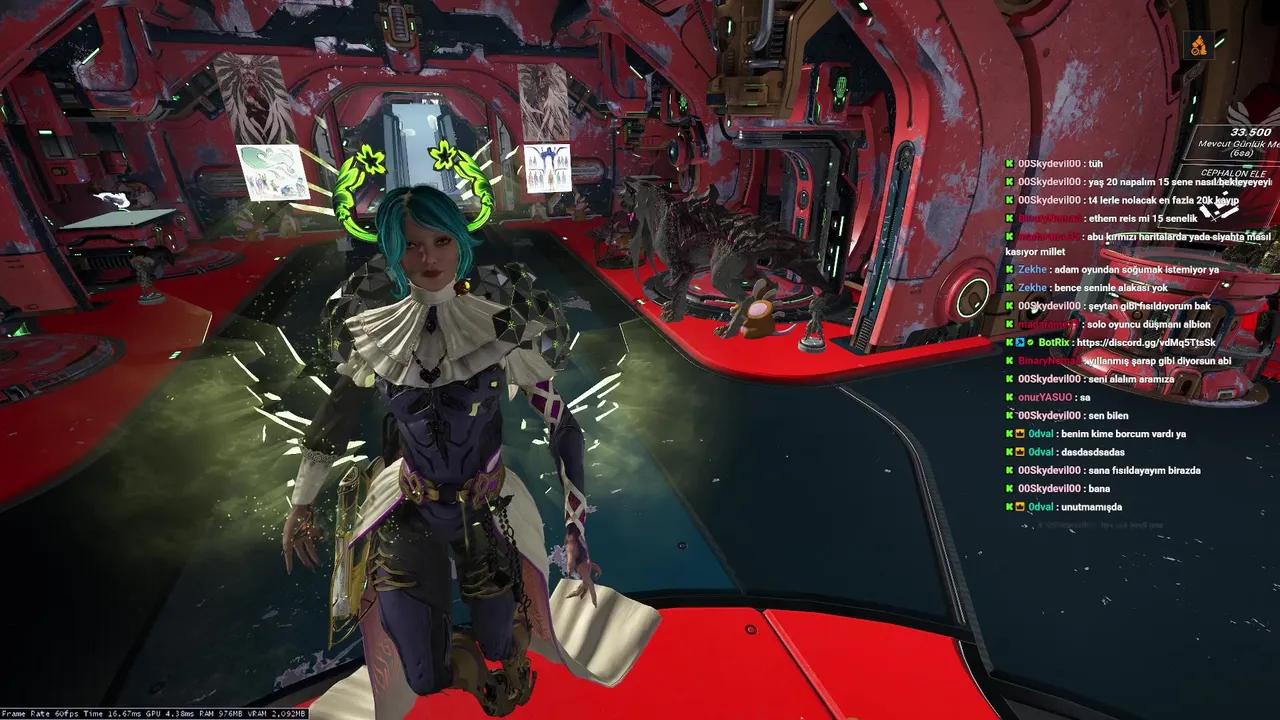
Task: Click the crown badge next to 0dval
Action: pyautogui.click(x=1020, y=433)
